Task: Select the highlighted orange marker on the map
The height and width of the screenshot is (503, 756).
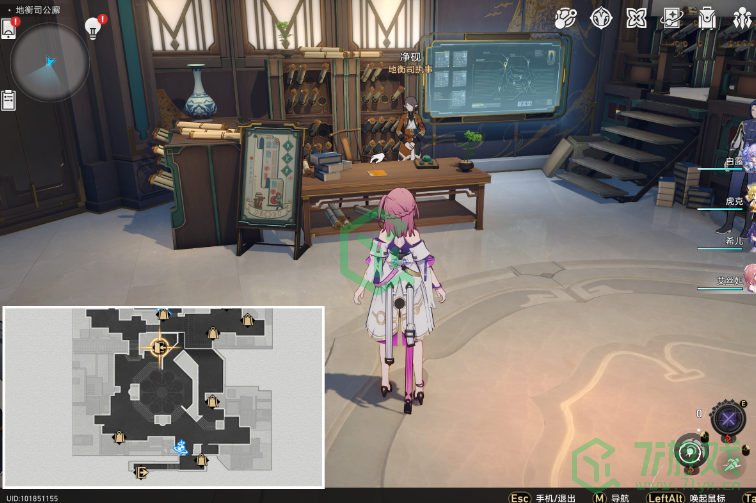Action: click(158, 347)
